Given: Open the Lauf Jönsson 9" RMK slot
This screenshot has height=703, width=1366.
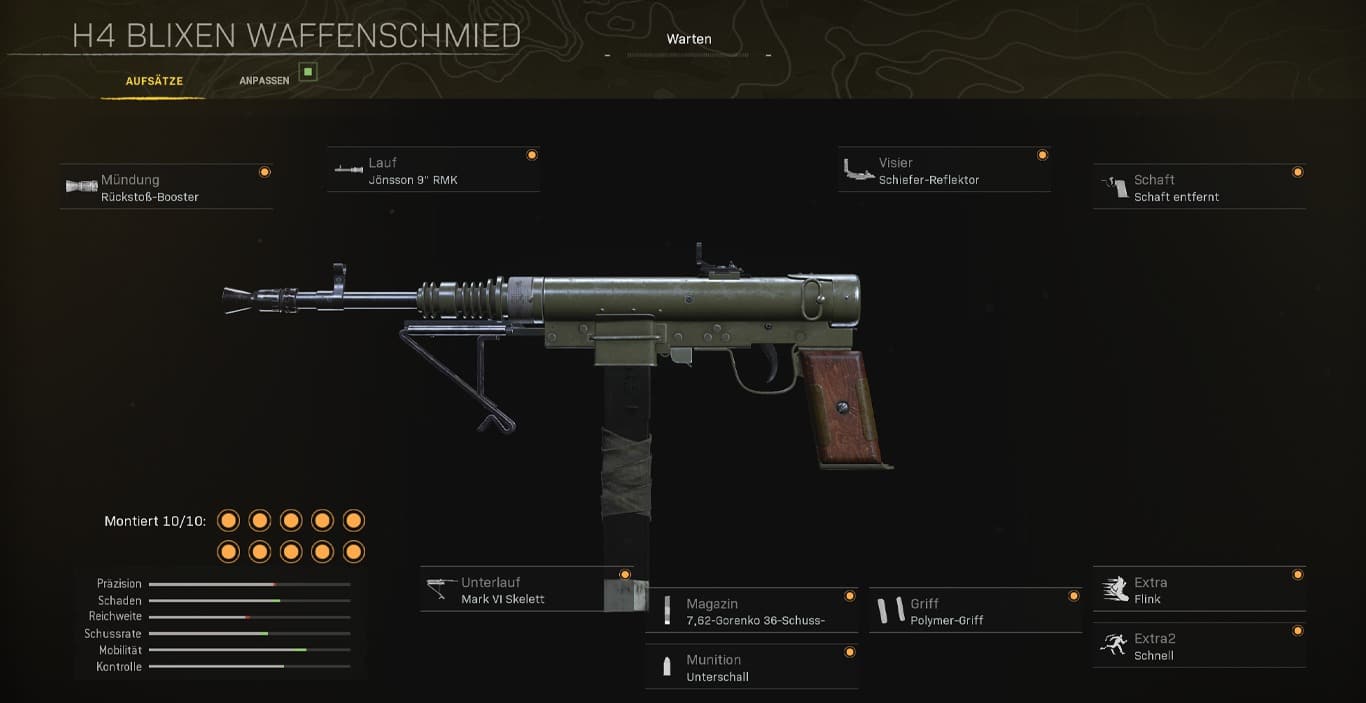Looking at the screenshot, I should point(433,171).
